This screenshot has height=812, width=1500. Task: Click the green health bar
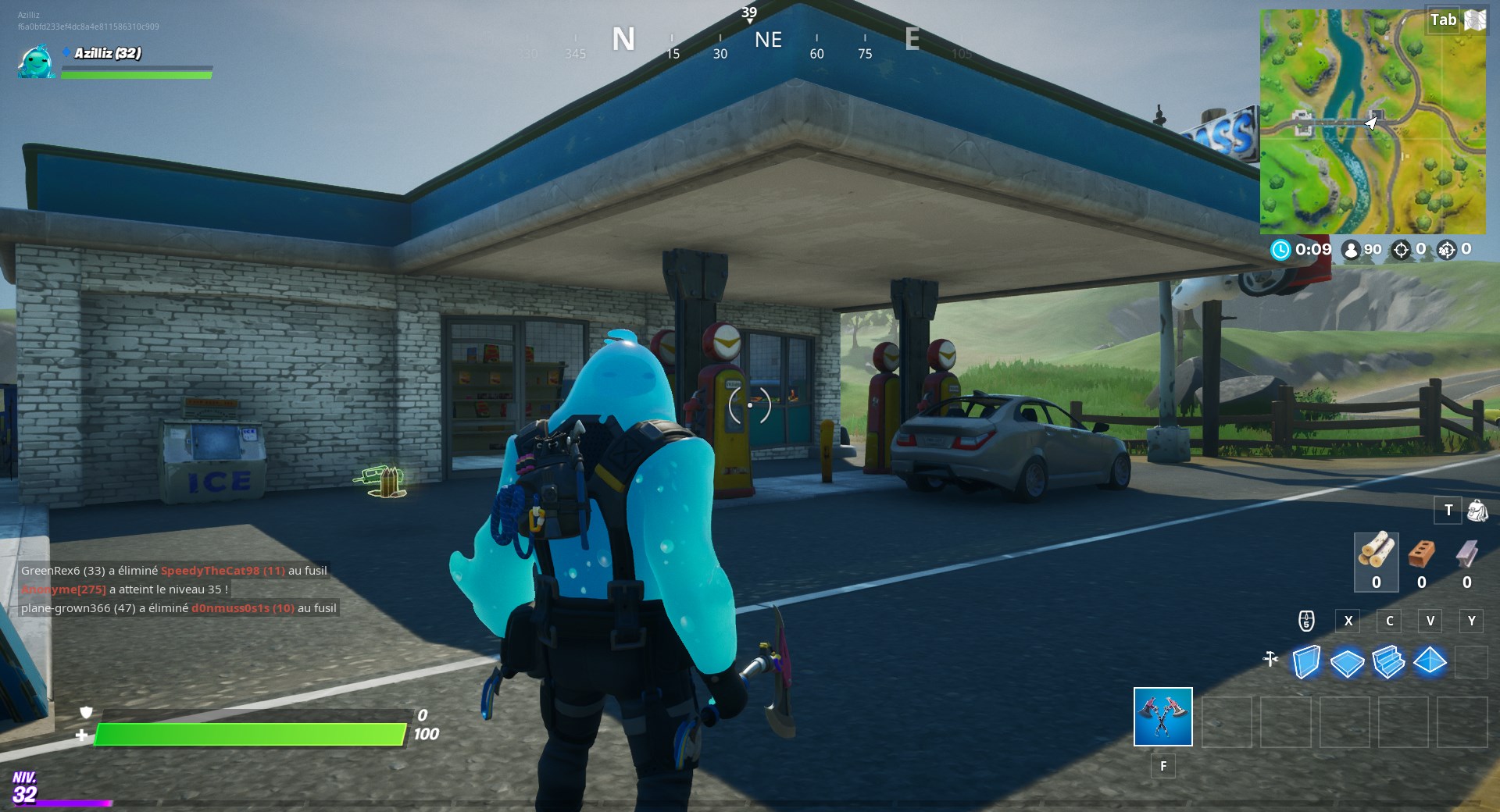point(250,733)
